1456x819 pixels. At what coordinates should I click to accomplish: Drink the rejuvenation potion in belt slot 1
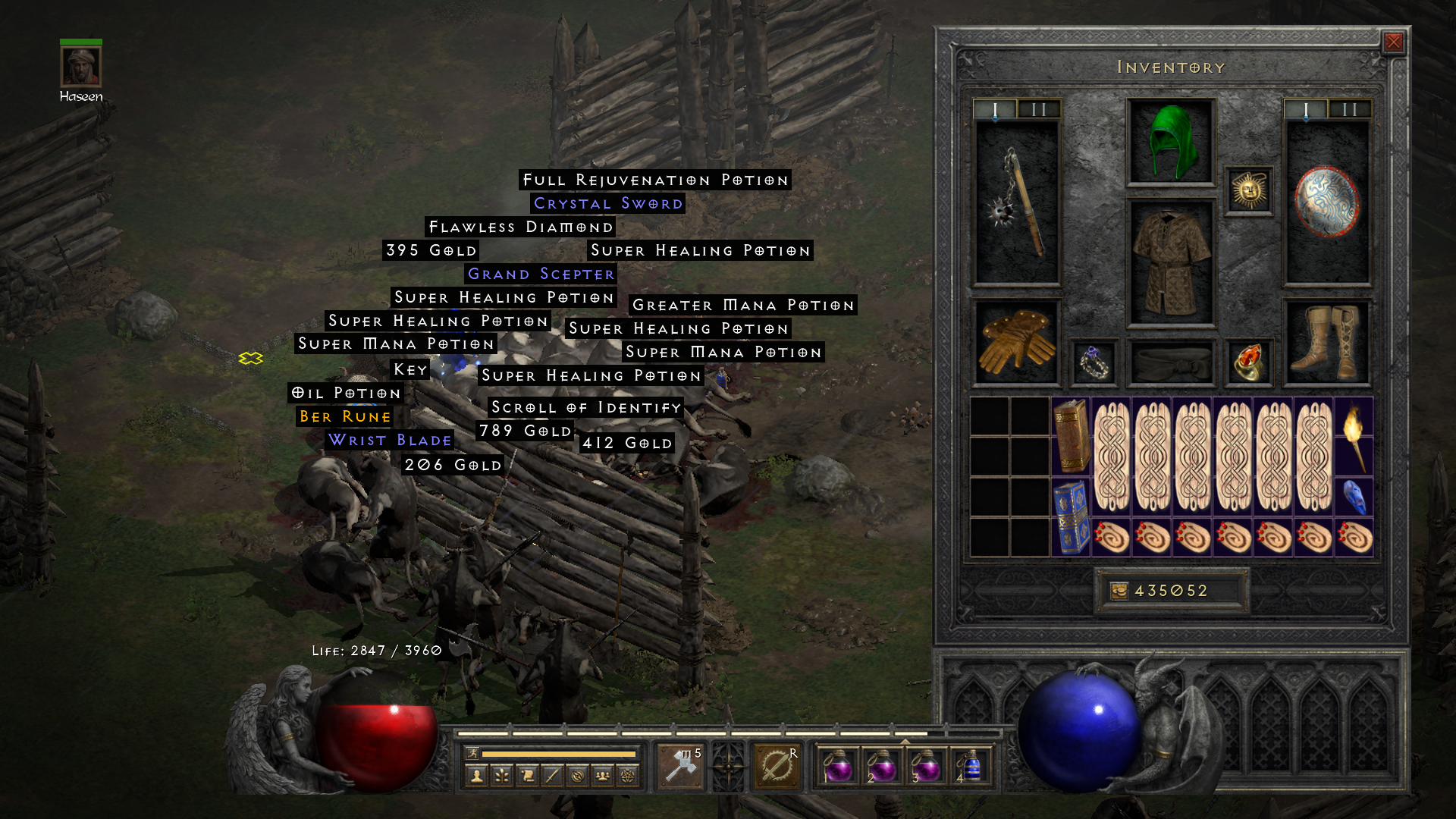point(839,767)
